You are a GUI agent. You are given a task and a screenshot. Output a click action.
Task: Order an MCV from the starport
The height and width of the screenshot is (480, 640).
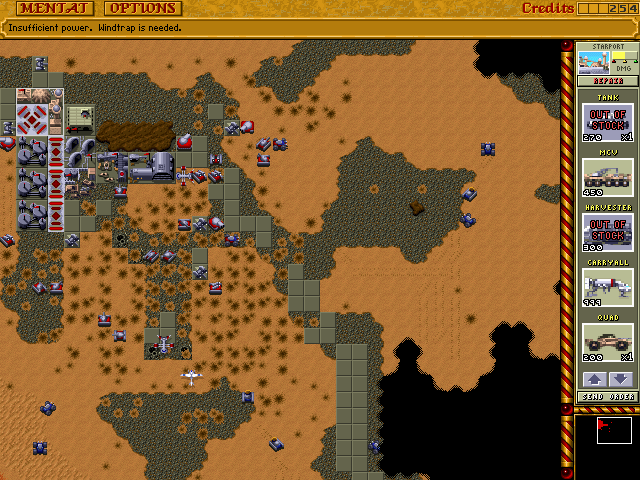608,178
